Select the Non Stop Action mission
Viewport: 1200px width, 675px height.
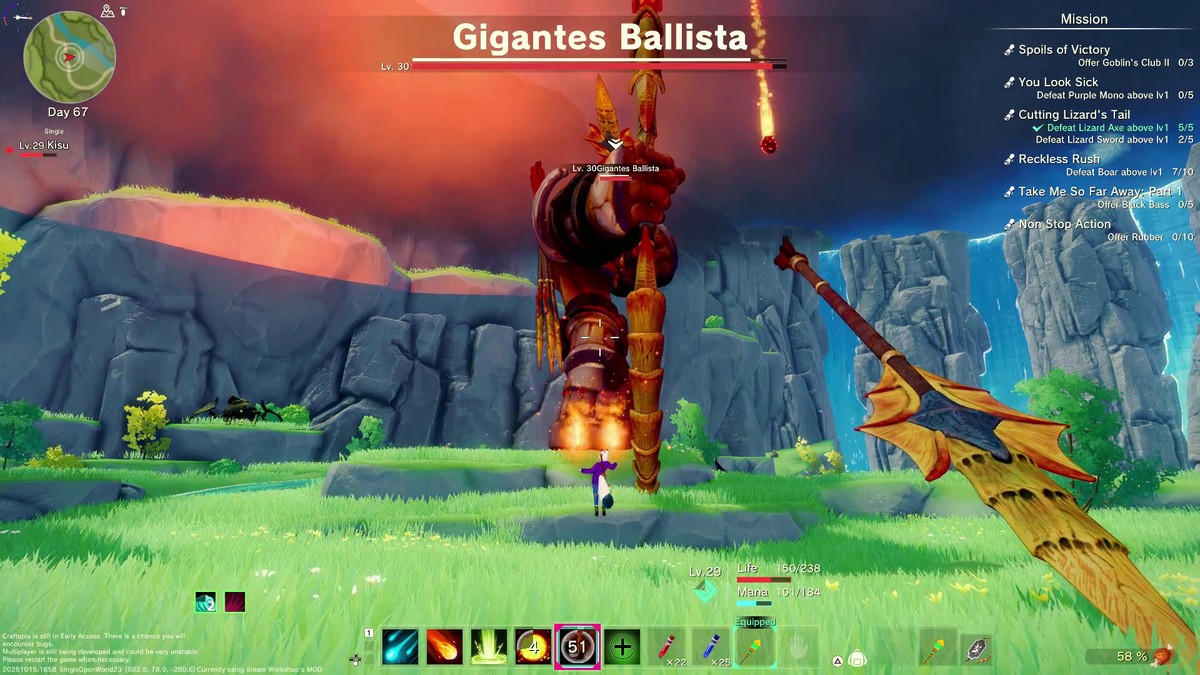(x=1064, y=224)
